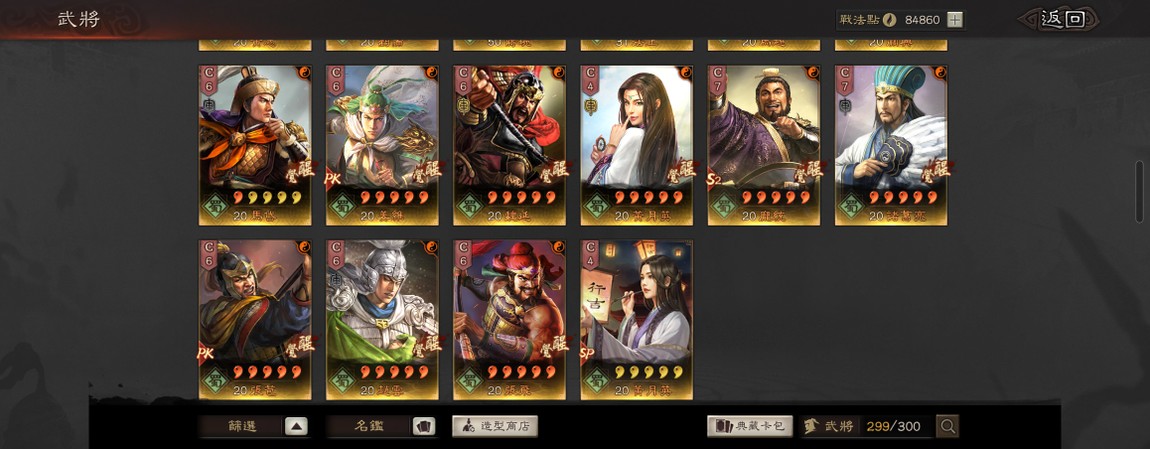Select the 馬超 general card

255,145
